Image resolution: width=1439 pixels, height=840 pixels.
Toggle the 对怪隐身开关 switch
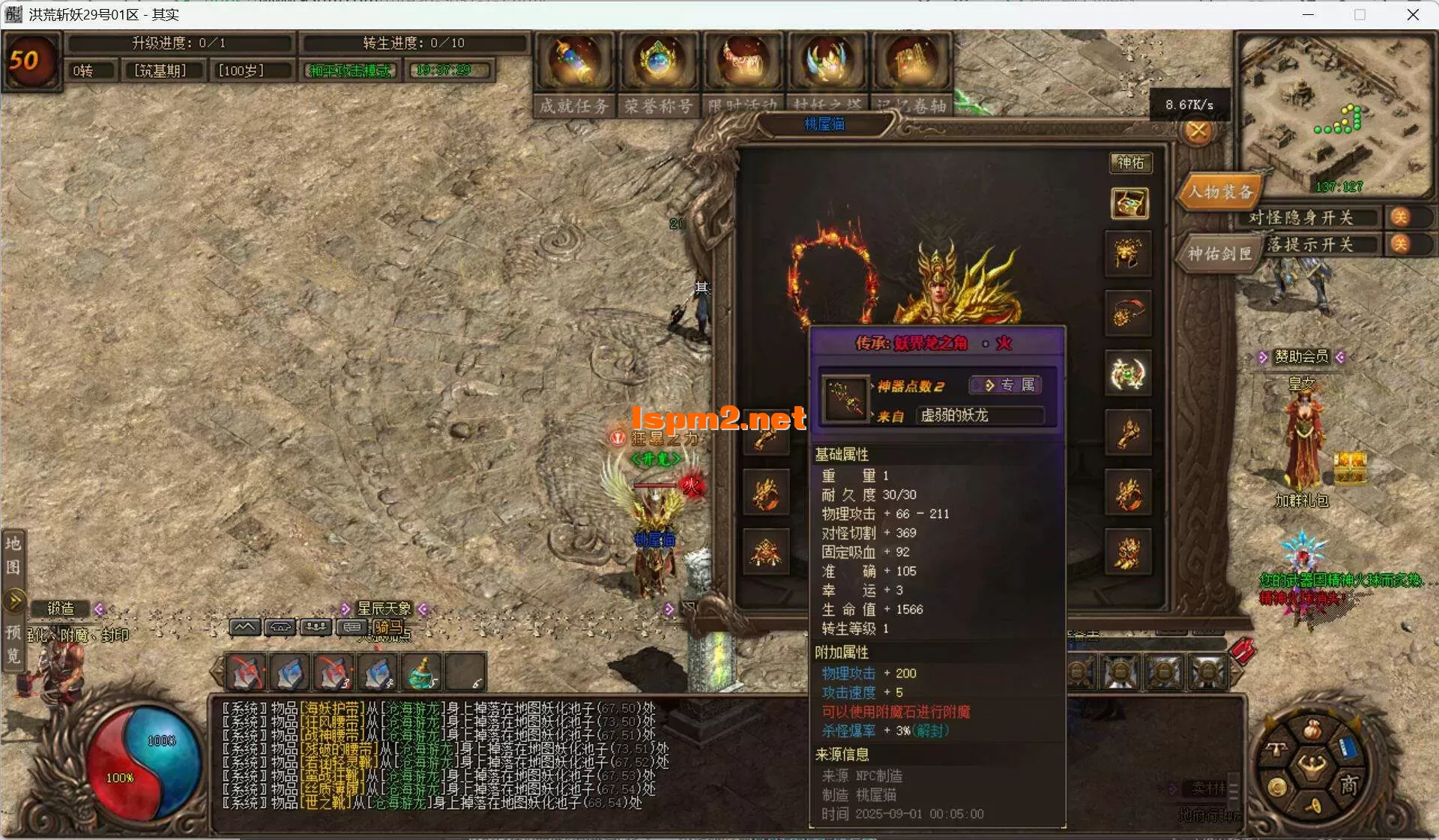pos(1399,217)
